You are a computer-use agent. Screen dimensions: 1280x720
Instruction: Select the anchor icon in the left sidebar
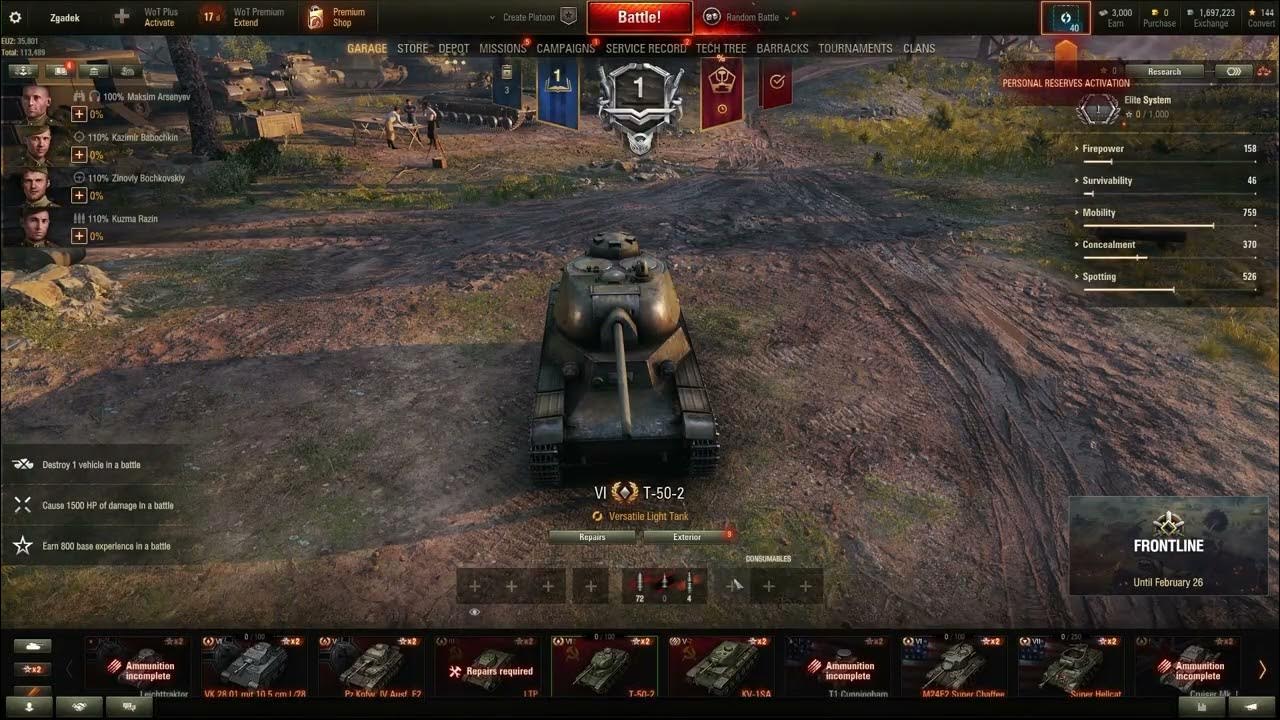22,71
